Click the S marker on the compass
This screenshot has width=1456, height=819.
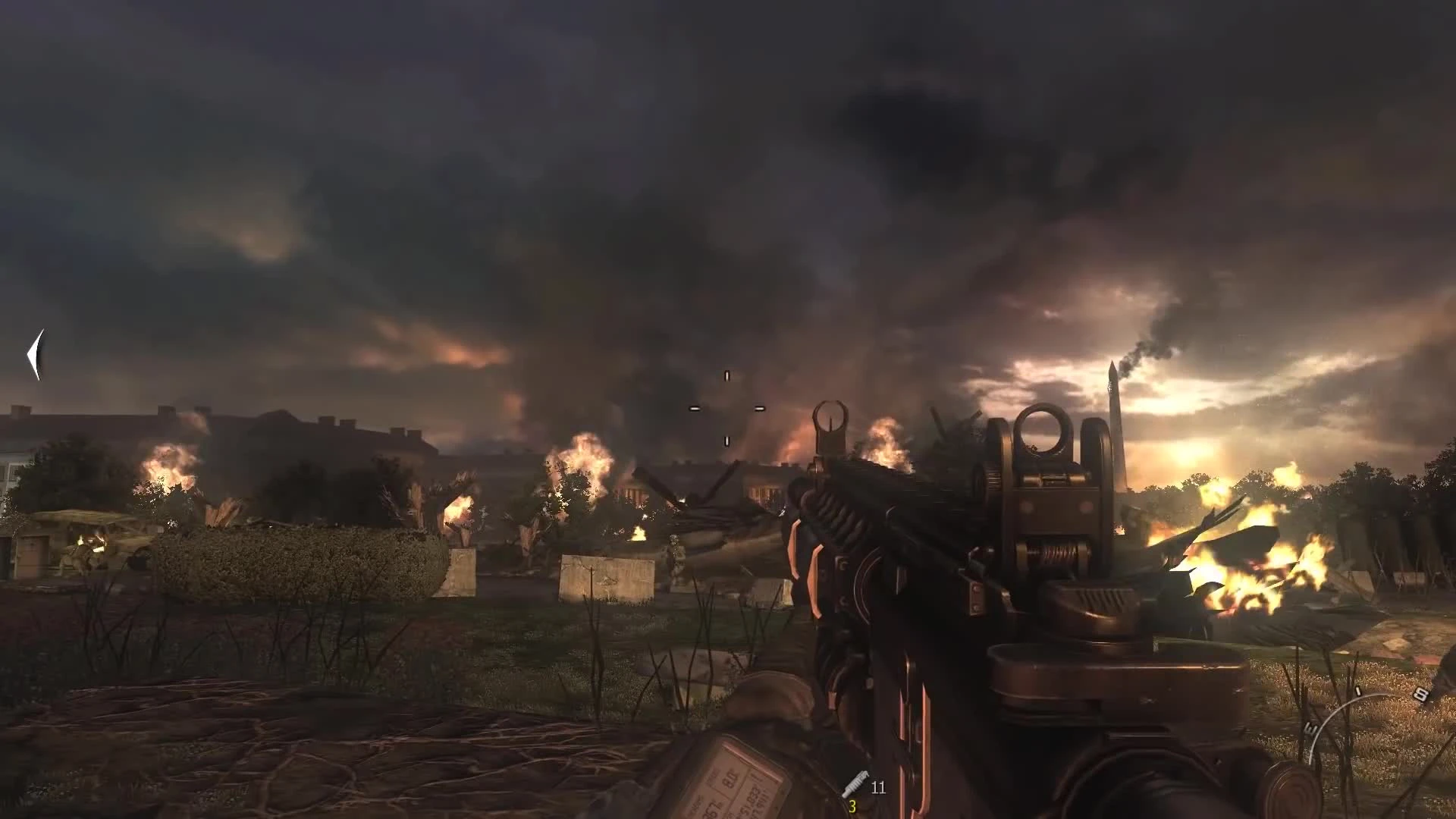point(1422,693)
